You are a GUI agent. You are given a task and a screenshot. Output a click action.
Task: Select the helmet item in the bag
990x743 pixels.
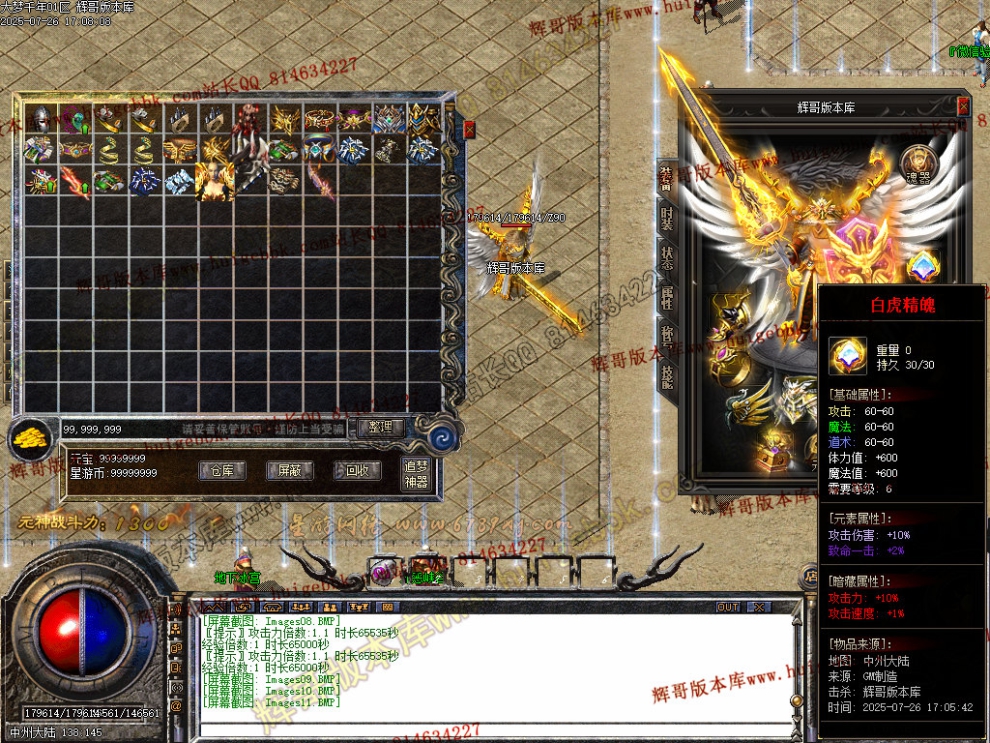tap(40, 119)
